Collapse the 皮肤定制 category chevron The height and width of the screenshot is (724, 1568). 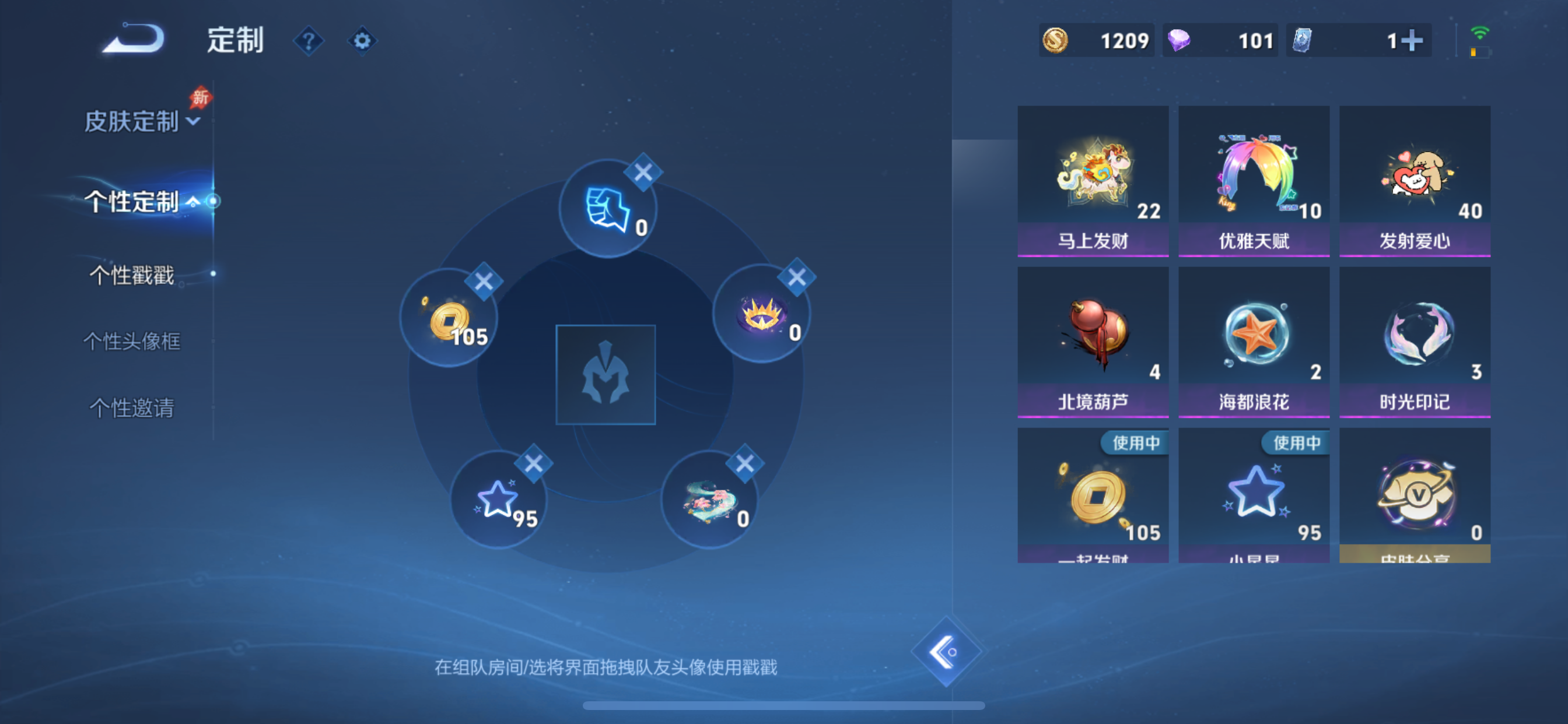pyautogui.click(x=192, y=122)
